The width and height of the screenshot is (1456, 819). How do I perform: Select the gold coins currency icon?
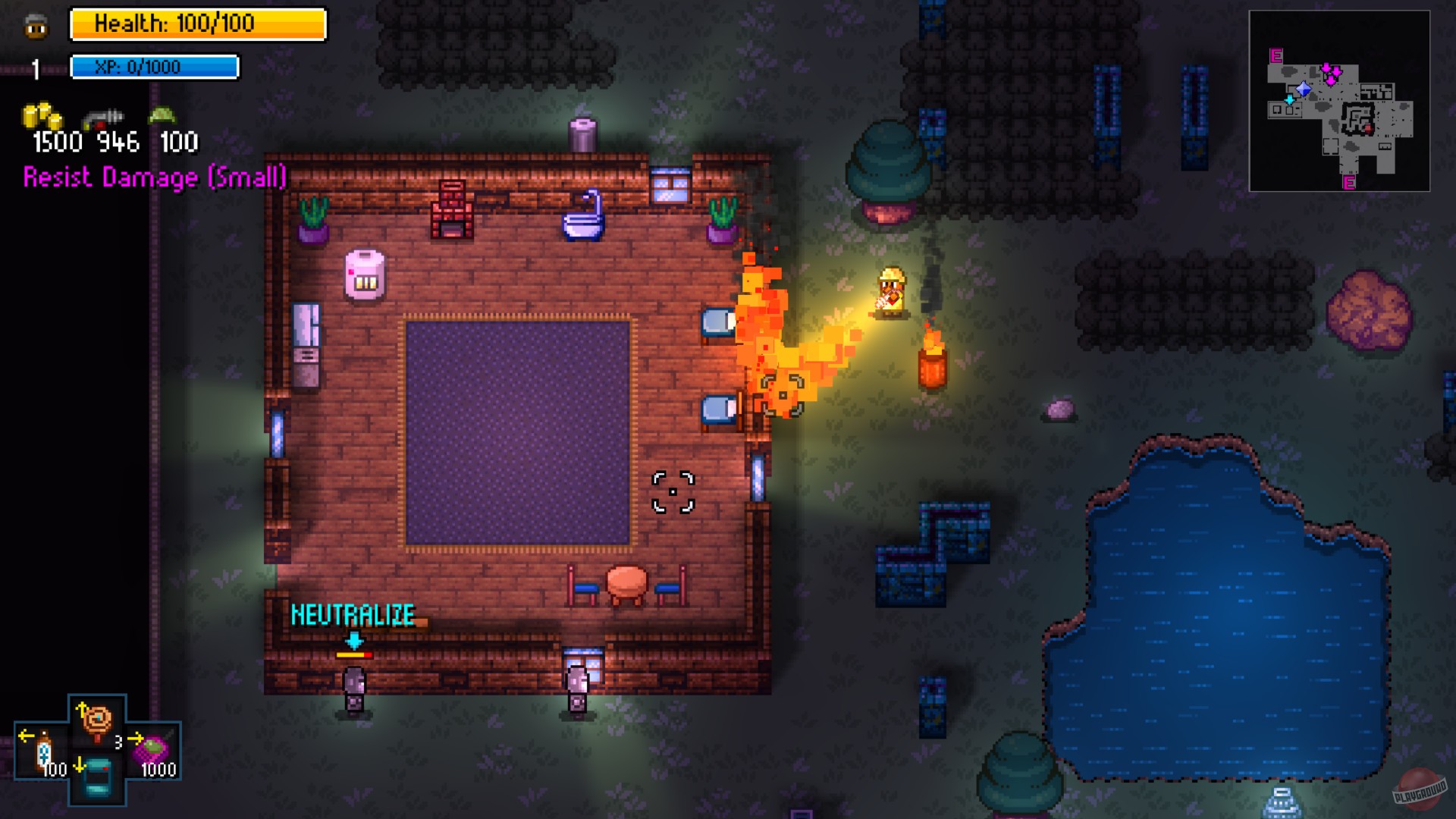(x=42, y=115)
